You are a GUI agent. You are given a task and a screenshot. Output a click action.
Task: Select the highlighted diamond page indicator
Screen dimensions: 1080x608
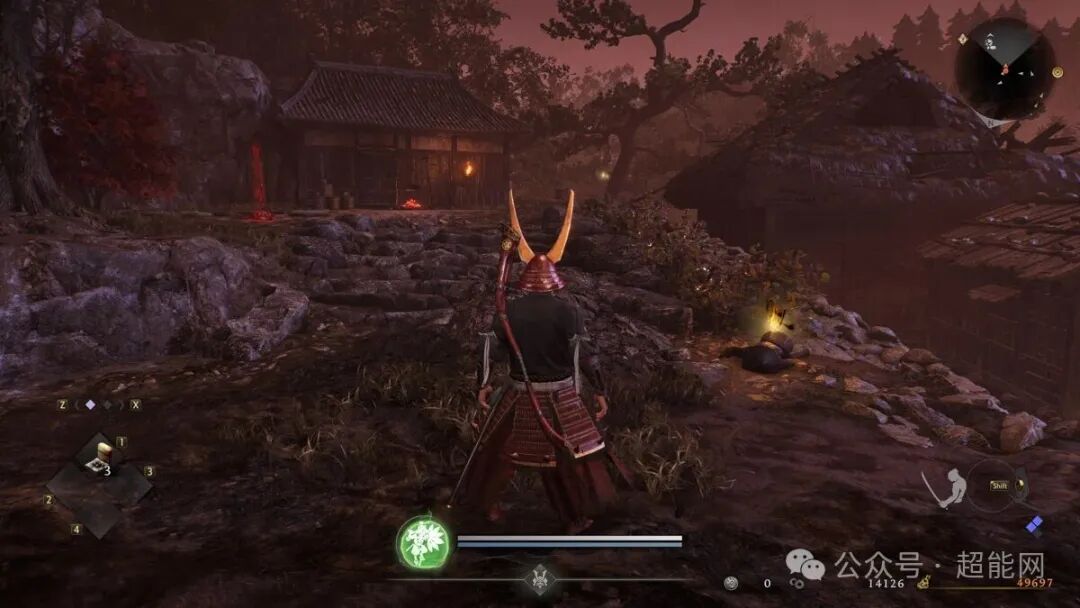point(90,405)
